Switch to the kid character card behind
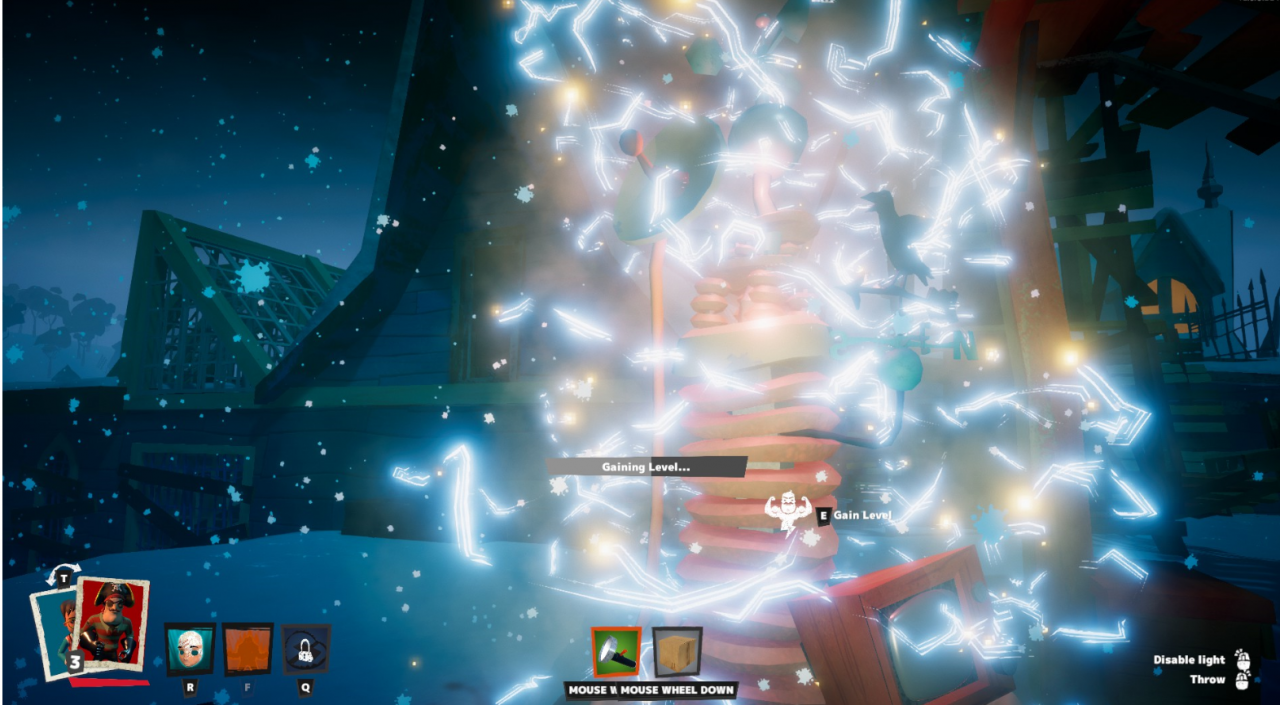Screen dimensions: 1280x705 pyautogui.click(x=52, y=626)
